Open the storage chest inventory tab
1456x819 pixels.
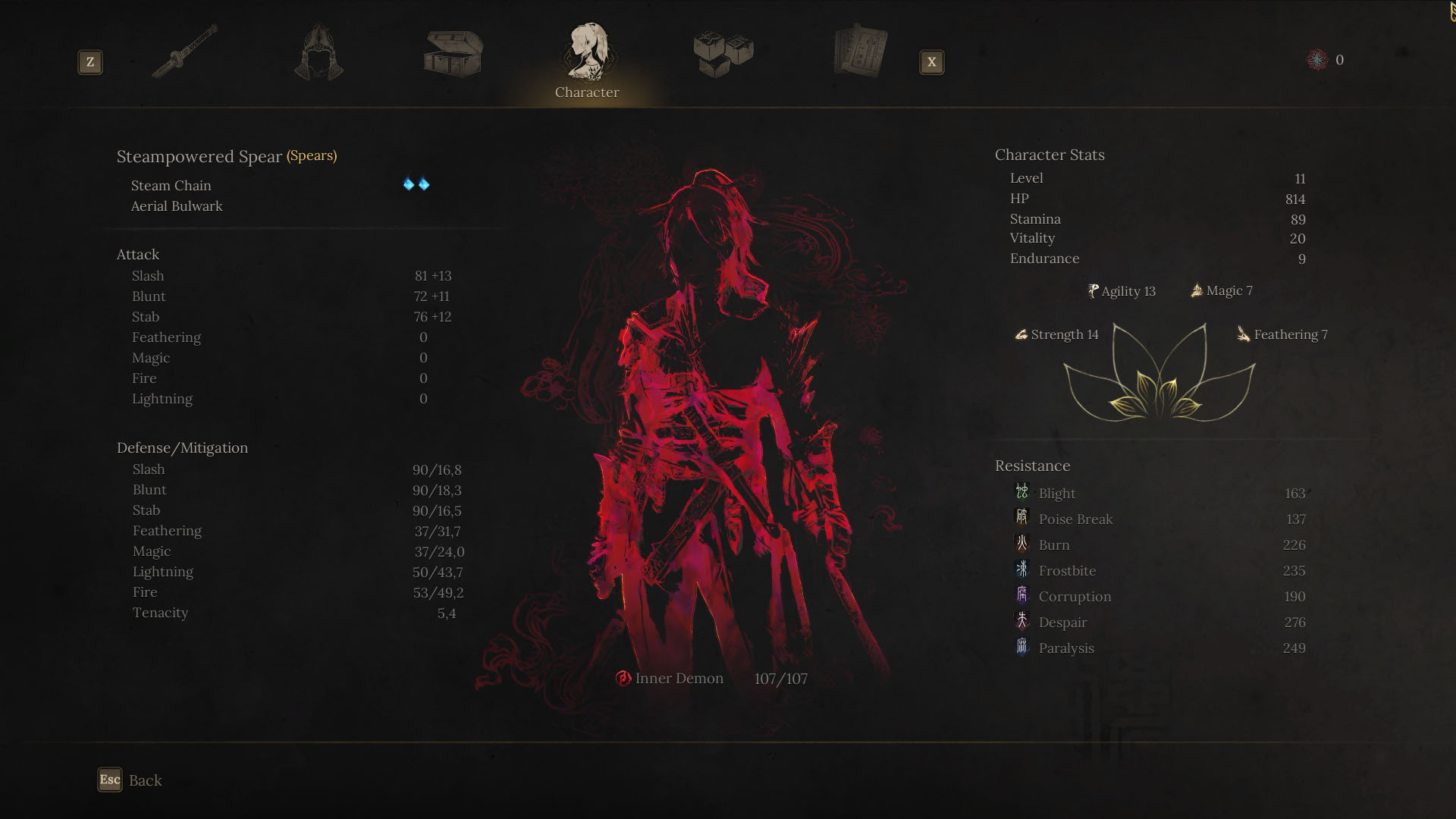[453, 52]
